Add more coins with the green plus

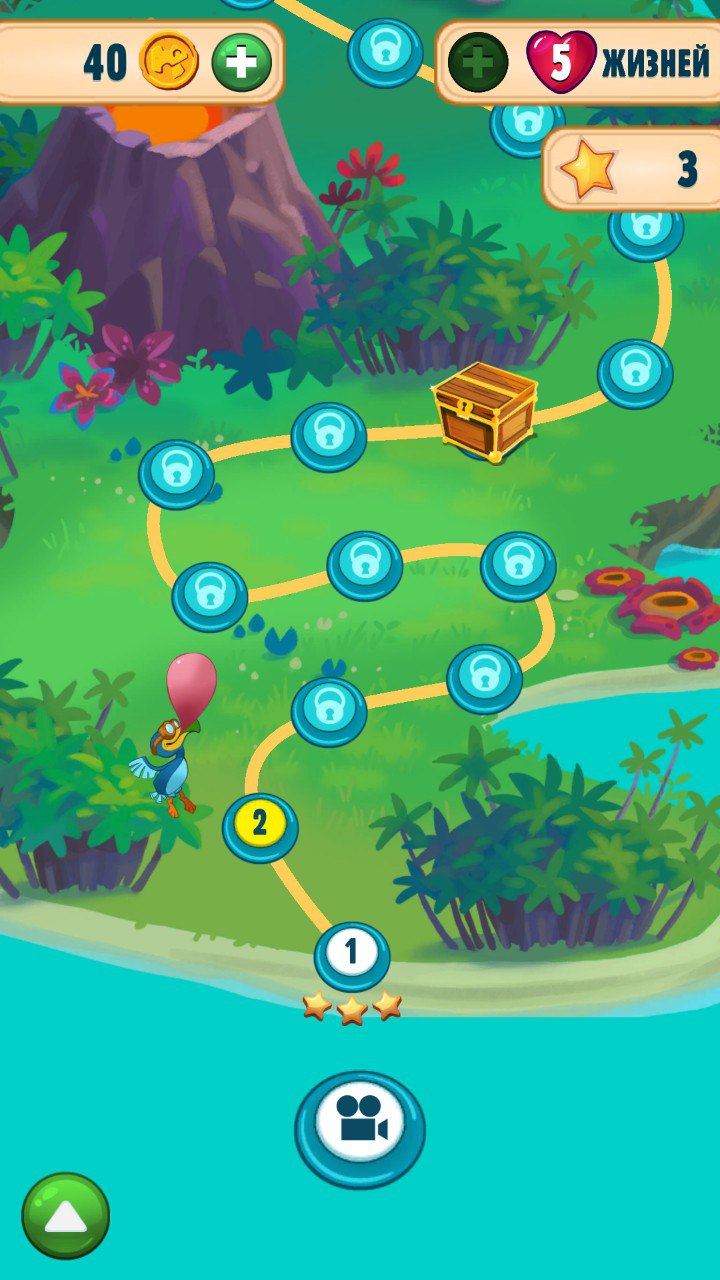pos(241,62)
